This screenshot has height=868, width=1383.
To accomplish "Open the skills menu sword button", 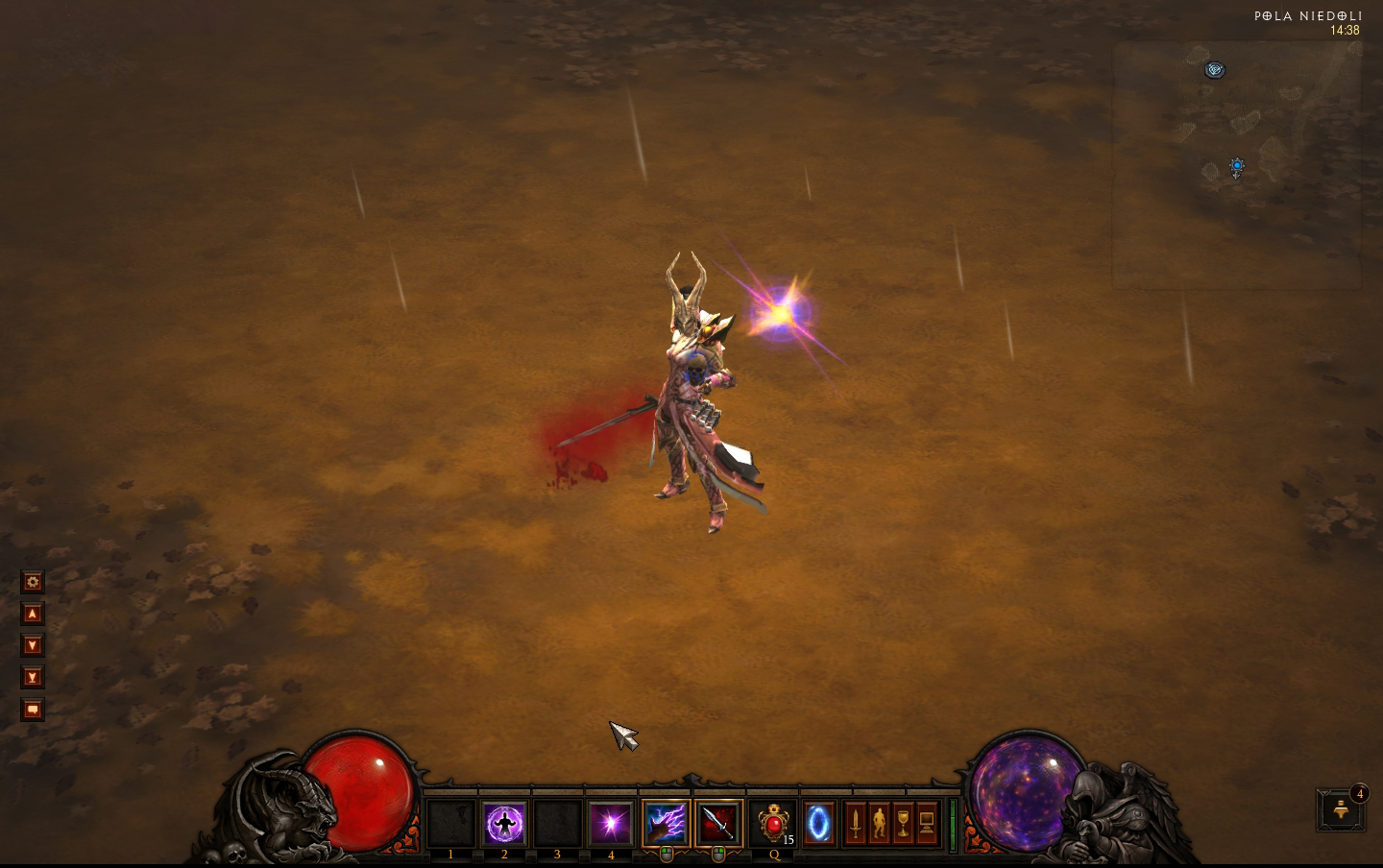I will click(855, 824).
